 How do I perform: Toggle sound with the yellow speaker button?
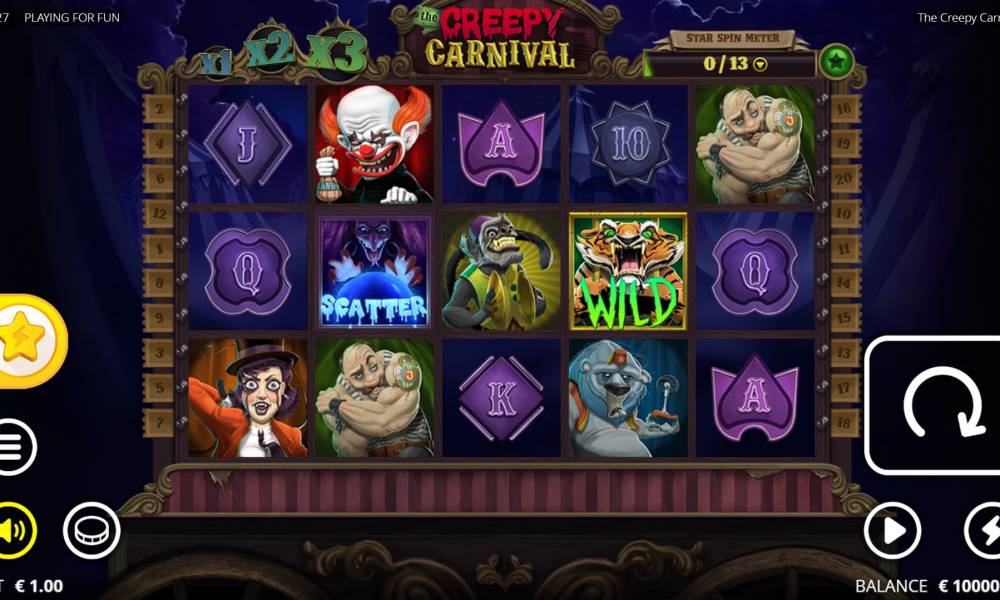(x=14, y=530)
